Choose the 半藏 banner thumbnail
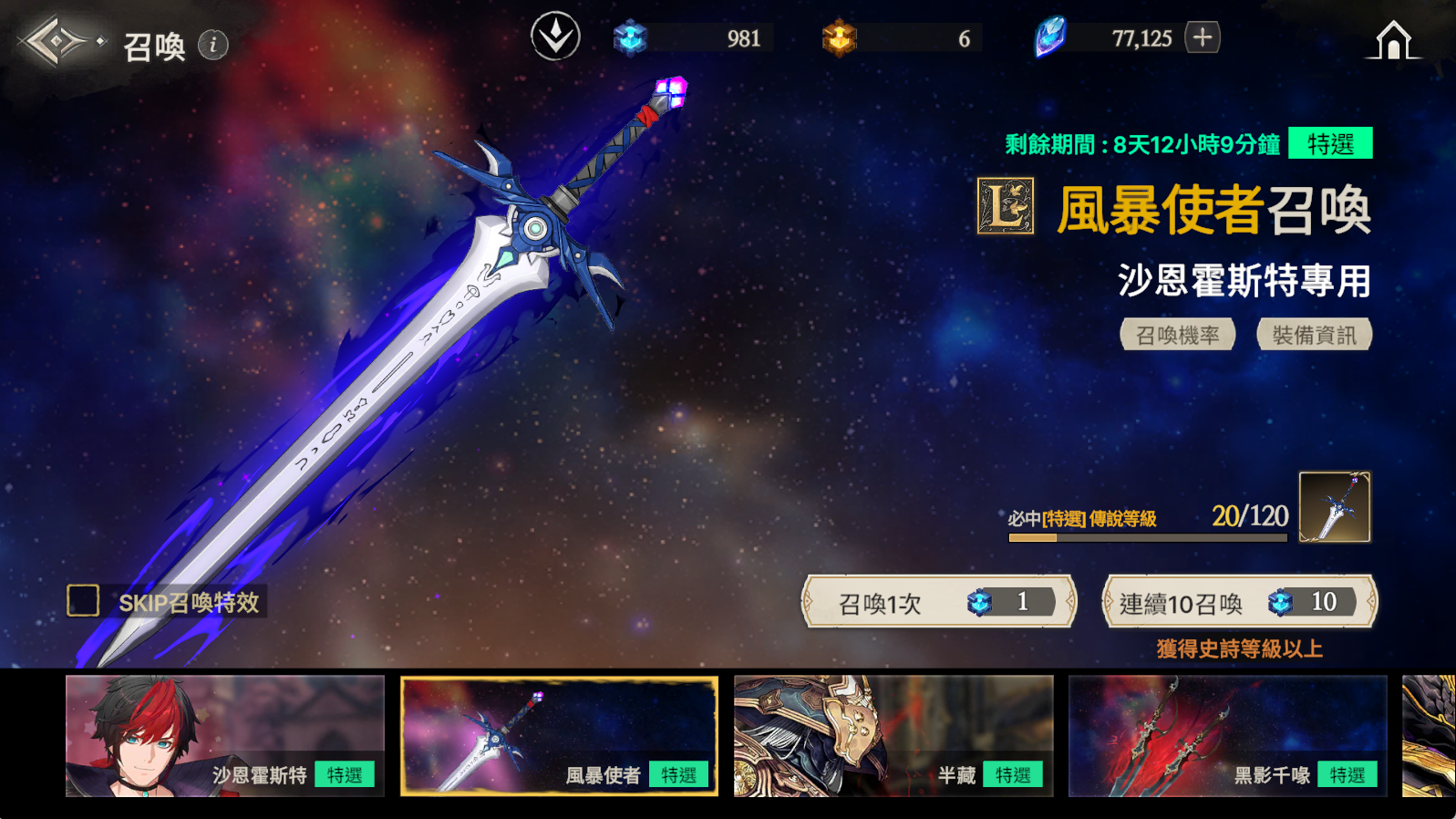Image resolution: width=1456 pixels, height=819 pixels. pyautogui.click(x=893, y=736)
